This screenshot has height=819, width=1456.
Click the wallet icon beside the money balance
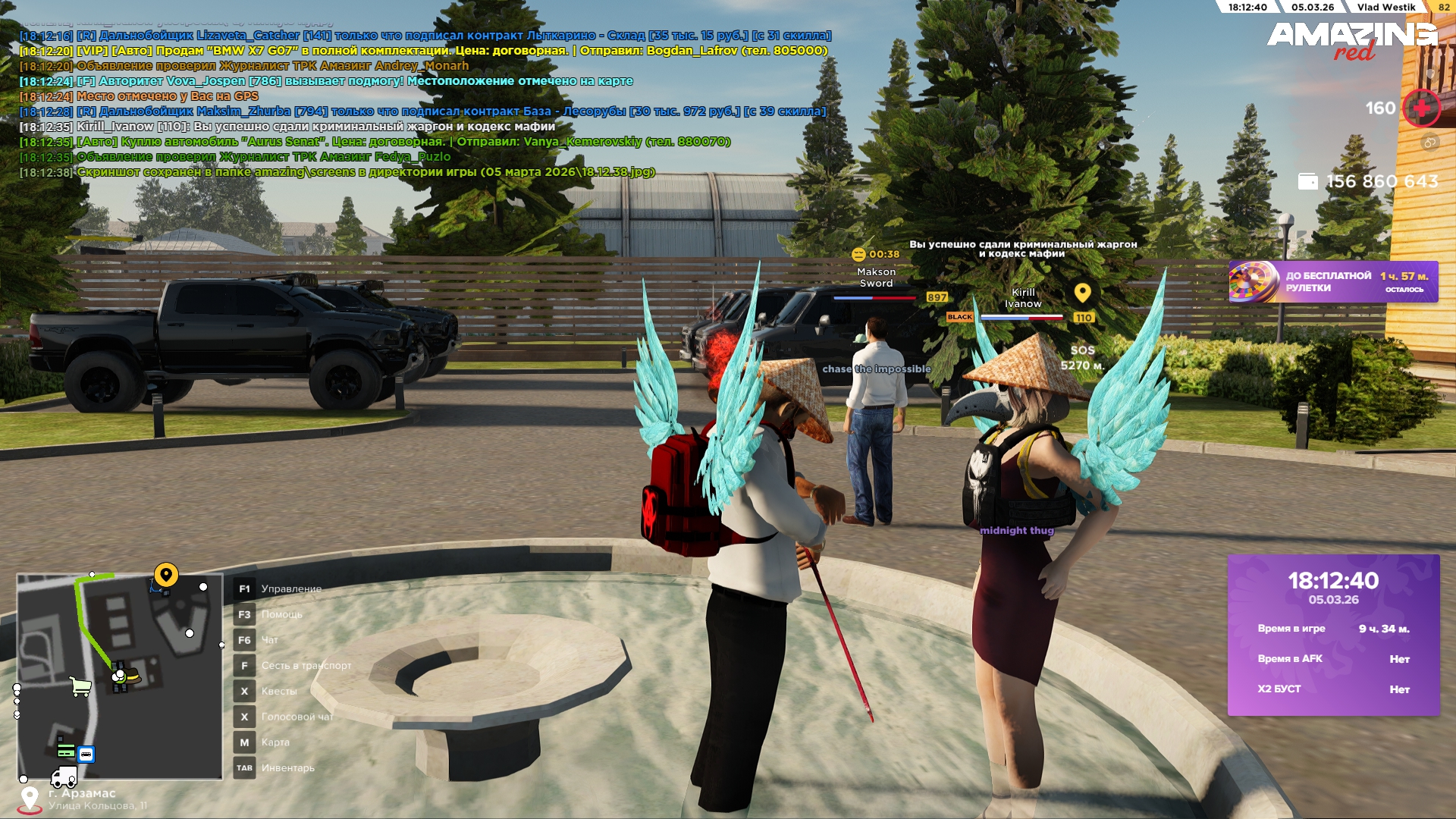1307,182
